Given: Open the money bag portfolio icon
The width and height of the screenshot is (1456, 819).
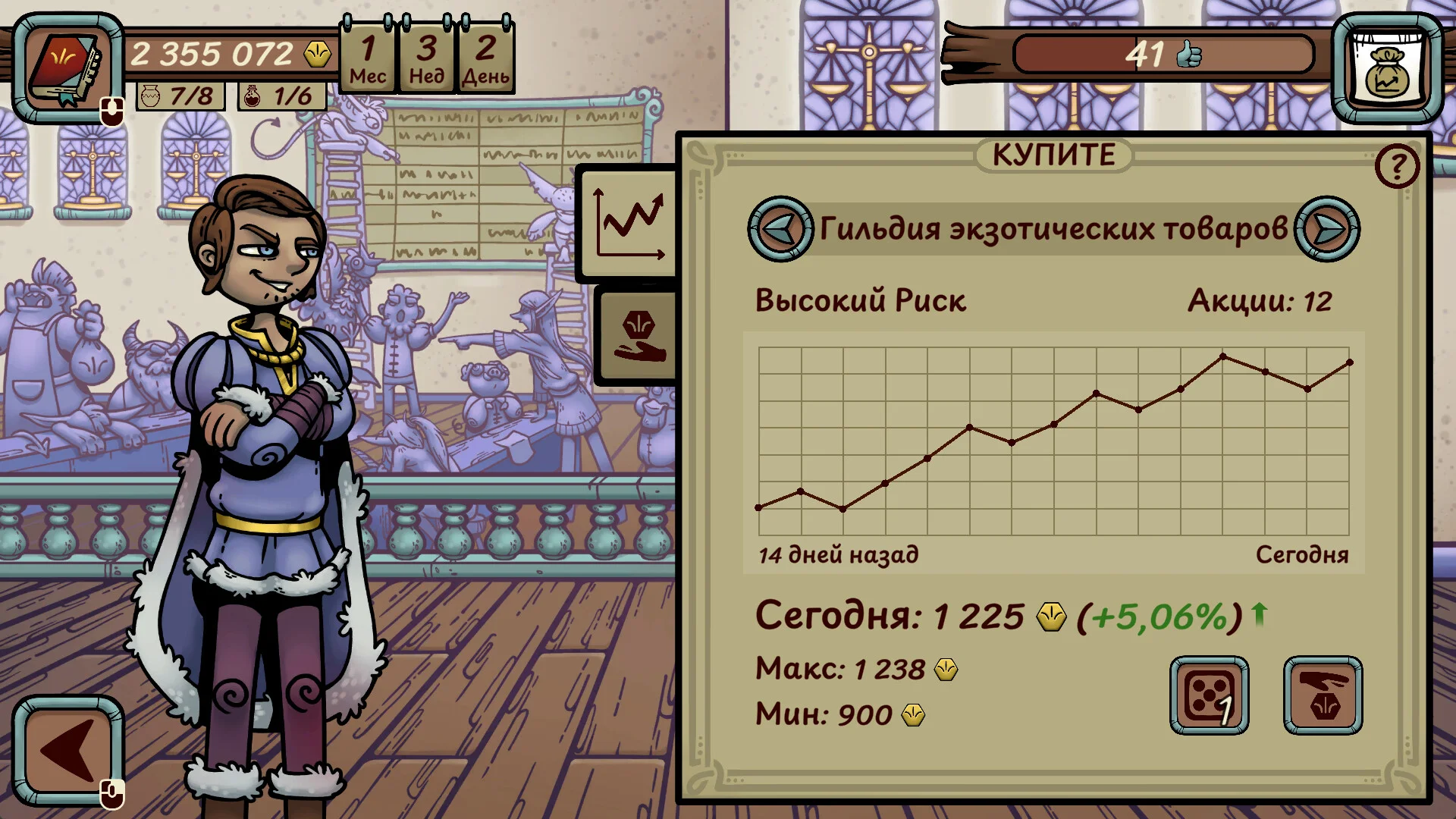Looking at the screenshot, I should click(1387, 68).
